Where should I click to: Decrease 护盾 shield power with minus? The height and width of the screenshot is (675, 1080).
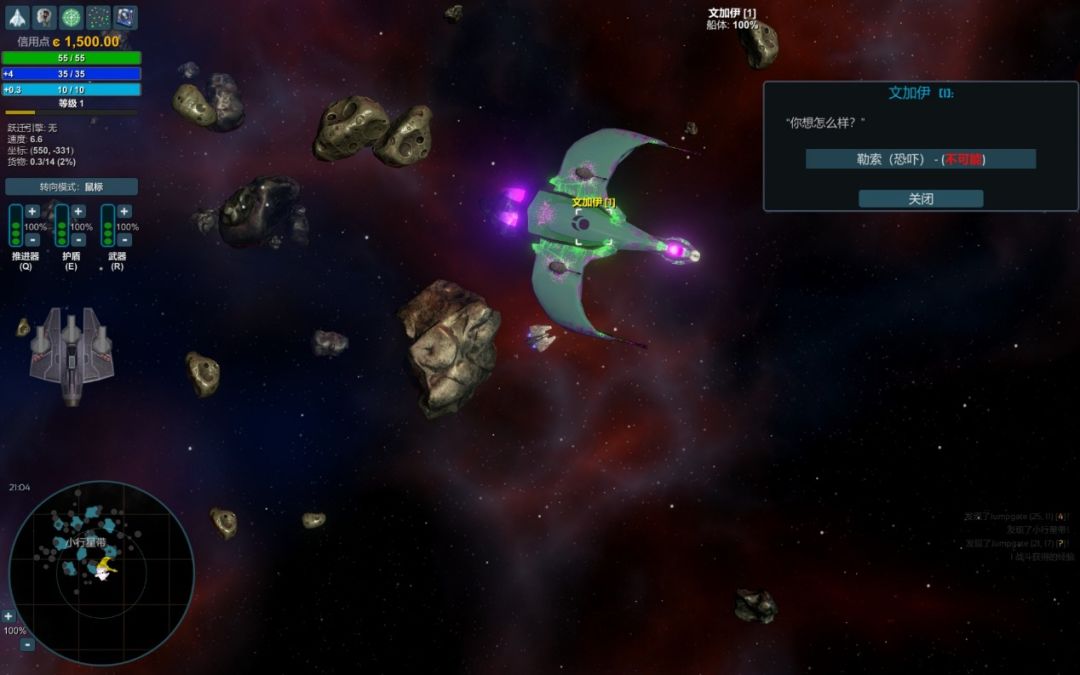tap(78, 240)
